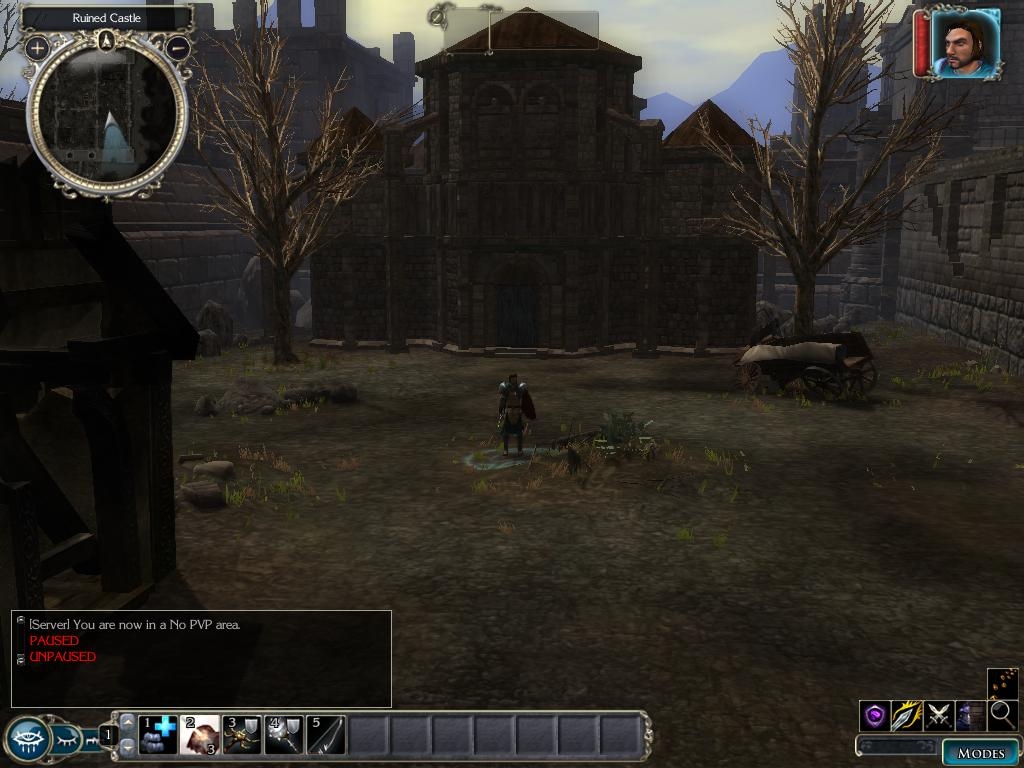Use hotbar slot 1 with blue cross
Image resolution: width=1024 pixels, height=768 pixels.
click(x=157, y=735)
